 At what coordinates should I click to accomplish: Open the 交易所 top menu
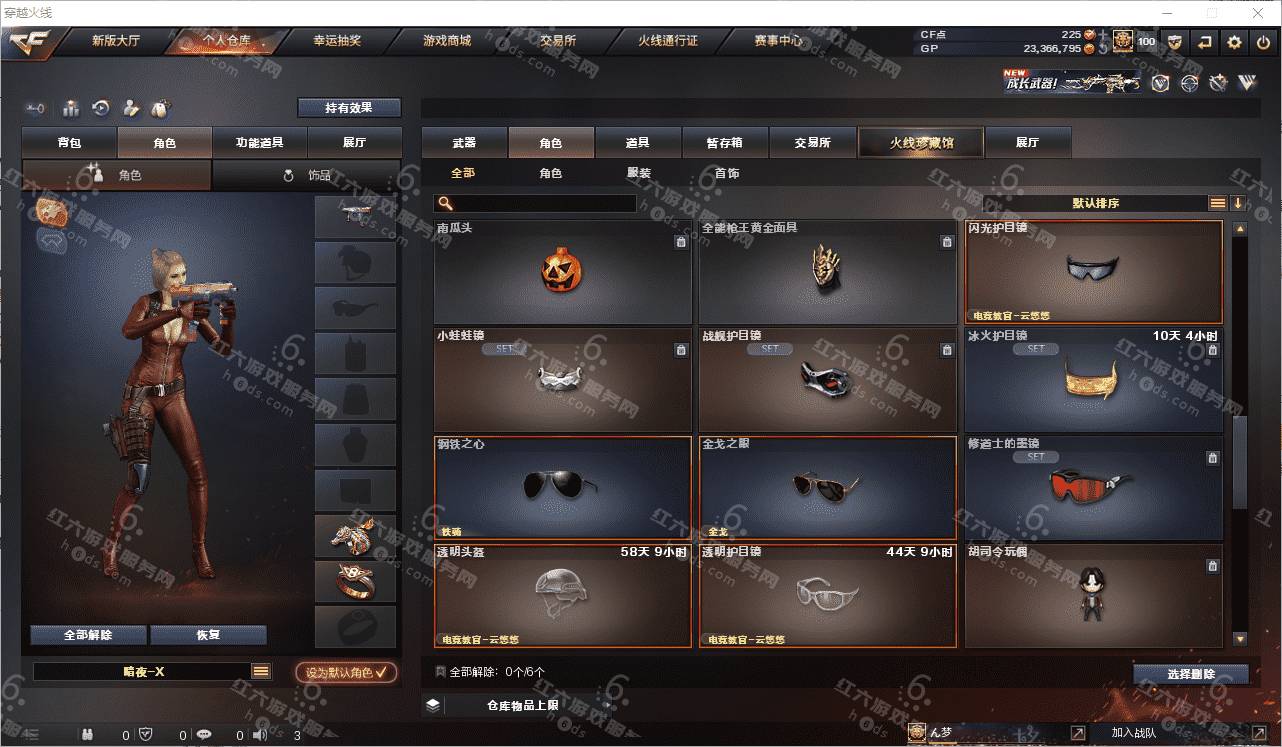coord(557,41)
